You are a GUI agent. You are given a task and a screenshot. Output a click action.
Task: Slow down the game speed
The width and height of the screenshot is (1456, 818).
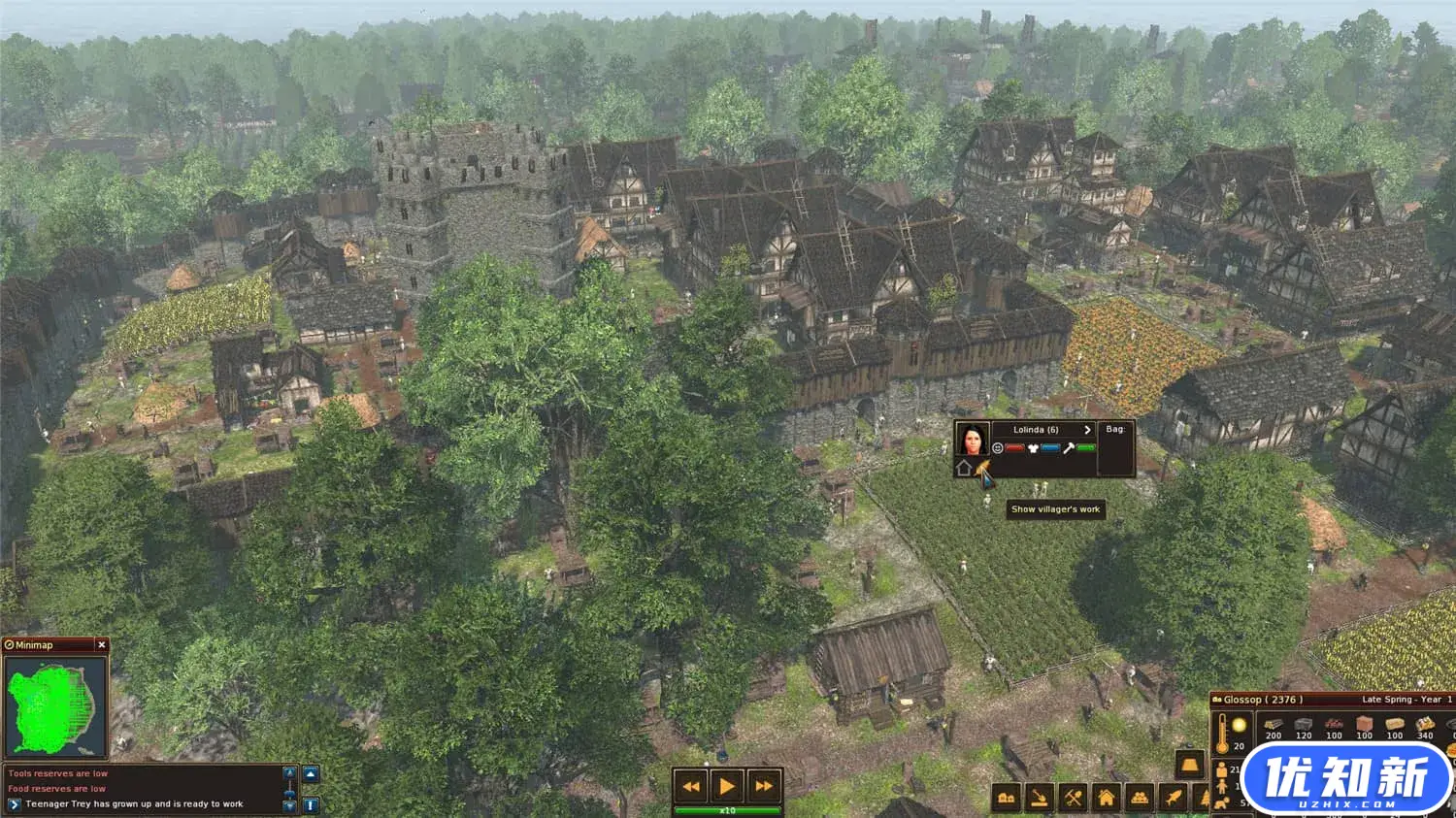click(691, 786)
